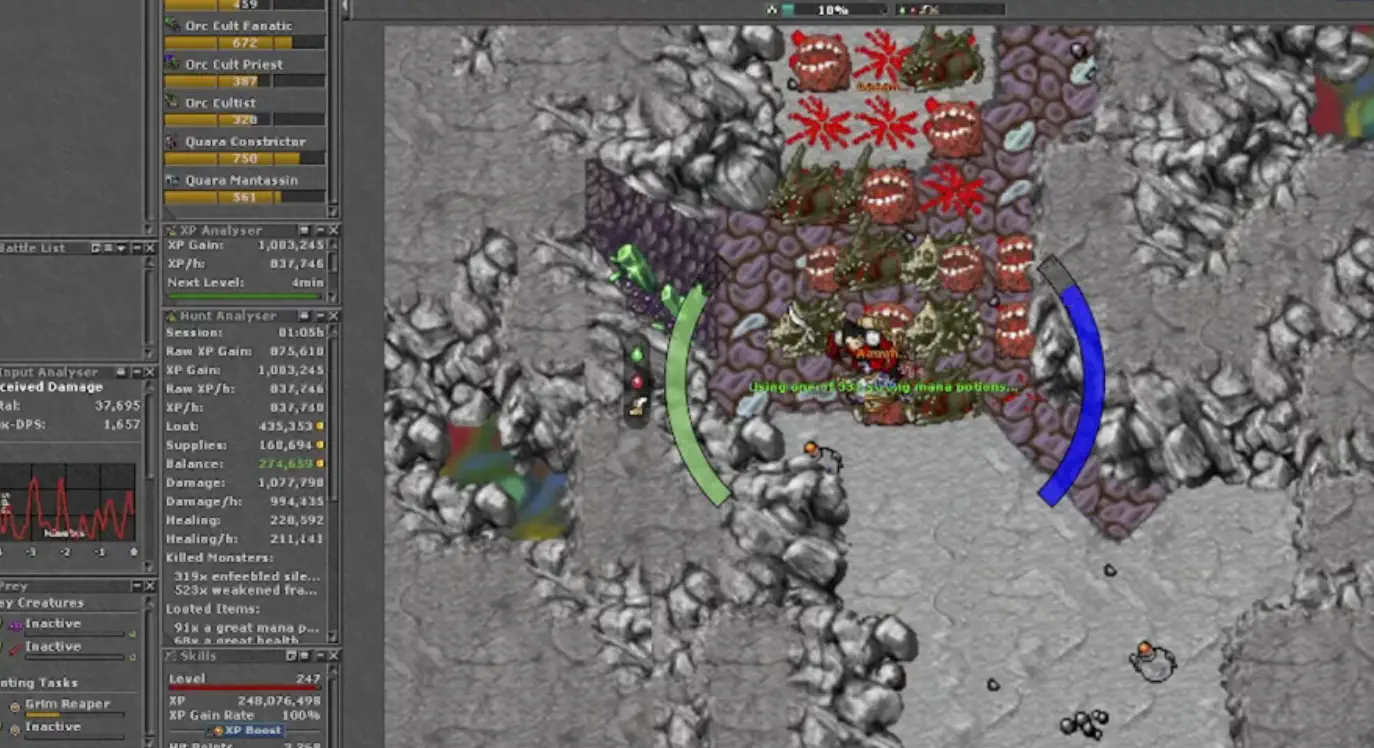Click the XP Boost button in Skills panel
This screenshot has height=748, width=1374.
245,731
